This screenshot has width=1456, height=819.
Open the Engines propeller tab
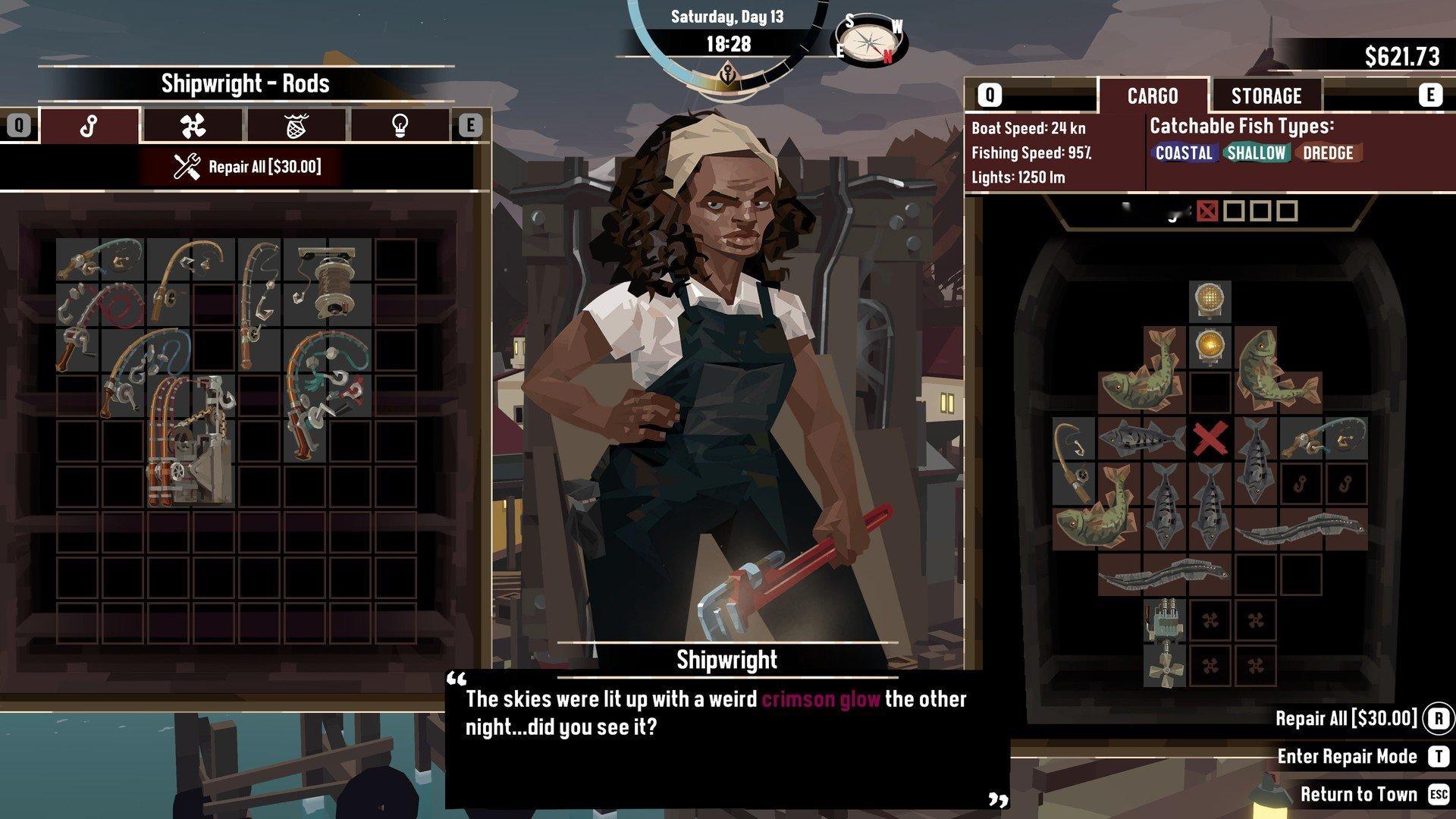click(193, 125)
